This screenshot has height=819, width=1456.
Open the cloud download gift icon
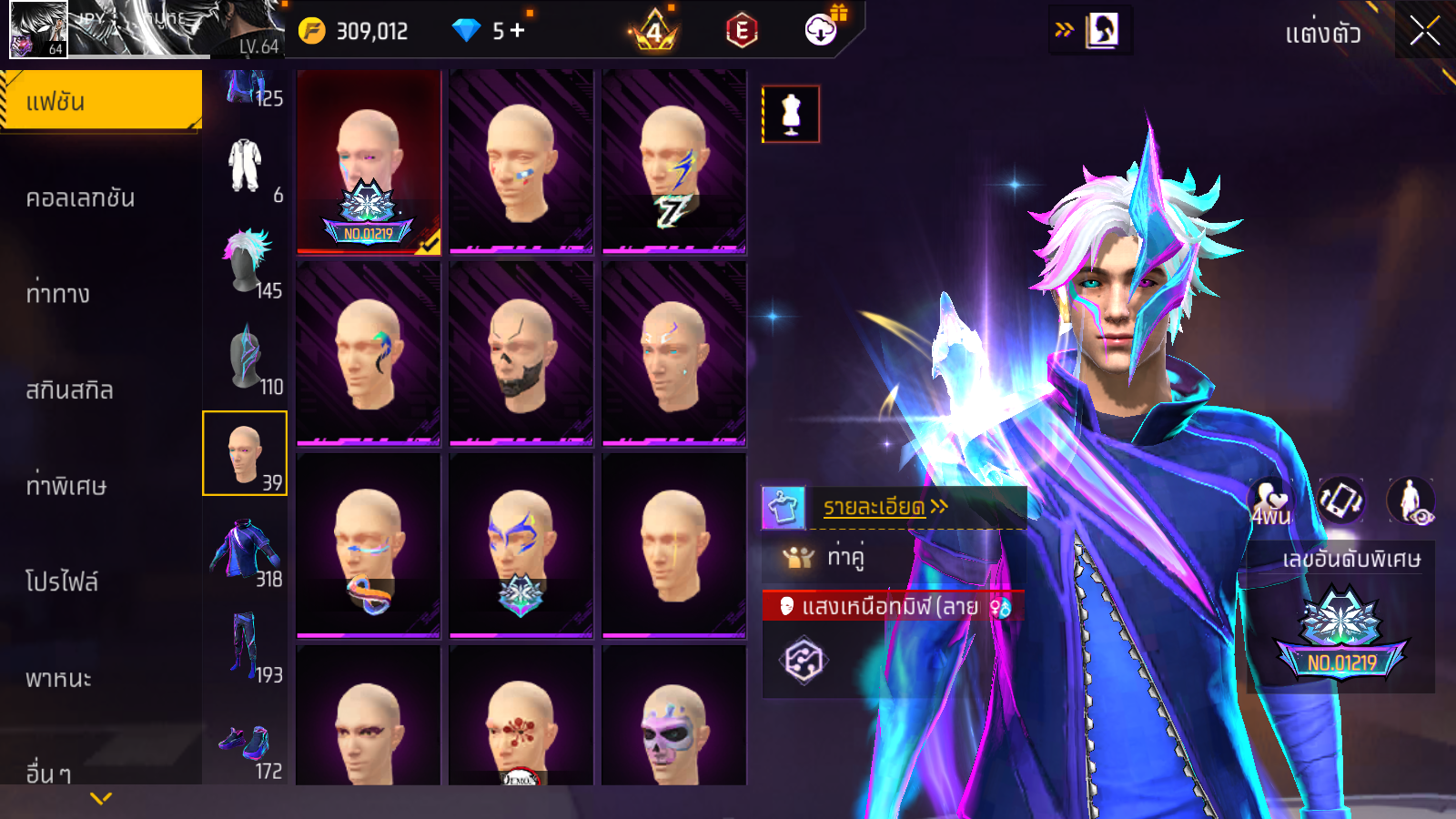pos(821,30)
